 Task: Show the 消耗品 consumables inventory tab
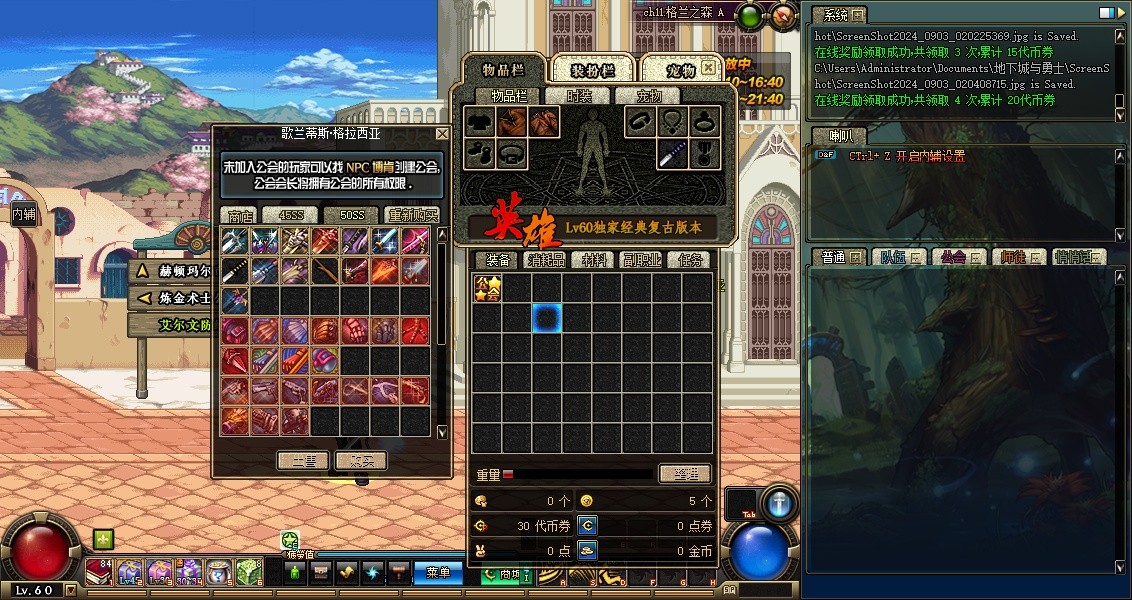click(x=546, y=260)
